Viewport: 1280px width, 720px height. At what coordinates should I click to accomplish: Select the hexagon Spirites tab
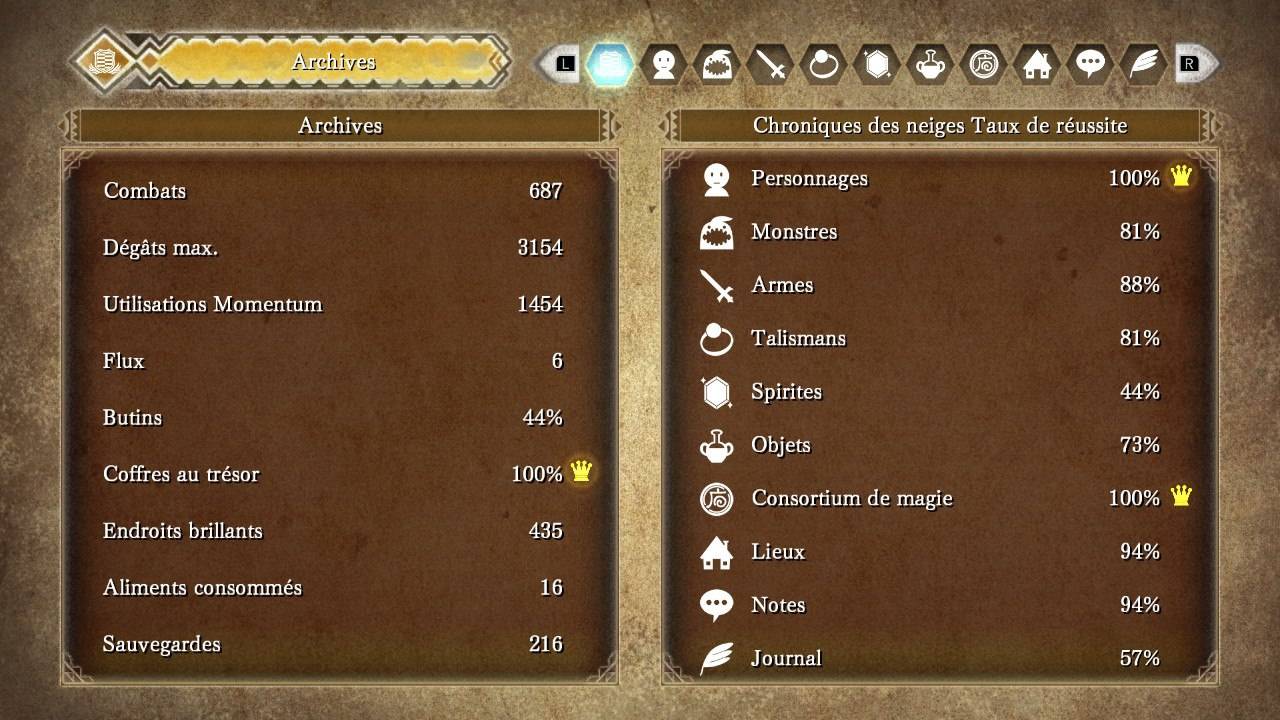[877, 64]
